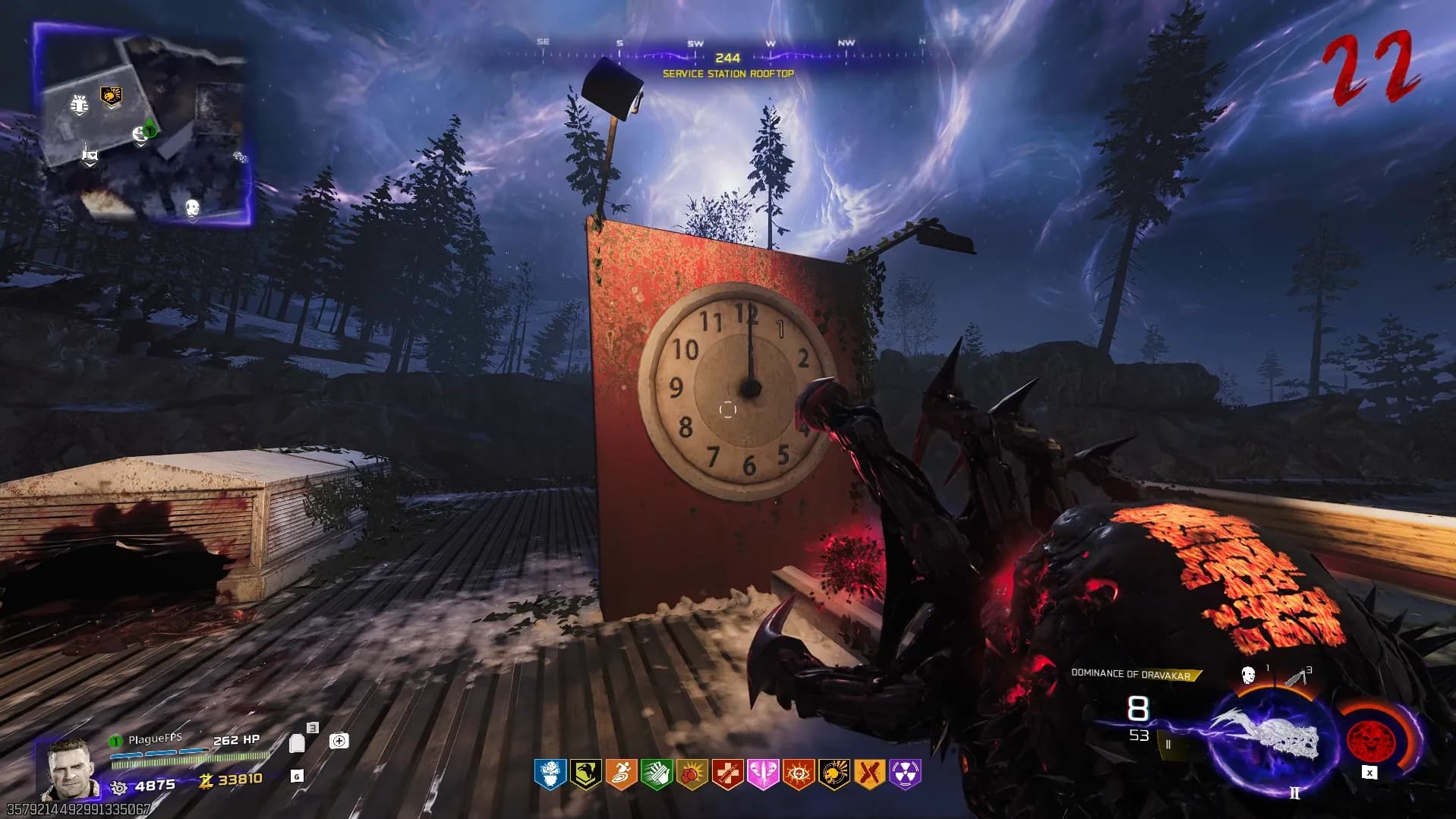Viewport: 1456px width, 819px height.
Task: Choose the Deadshot Daiquiri skull perk
Action: pos(834,773)
